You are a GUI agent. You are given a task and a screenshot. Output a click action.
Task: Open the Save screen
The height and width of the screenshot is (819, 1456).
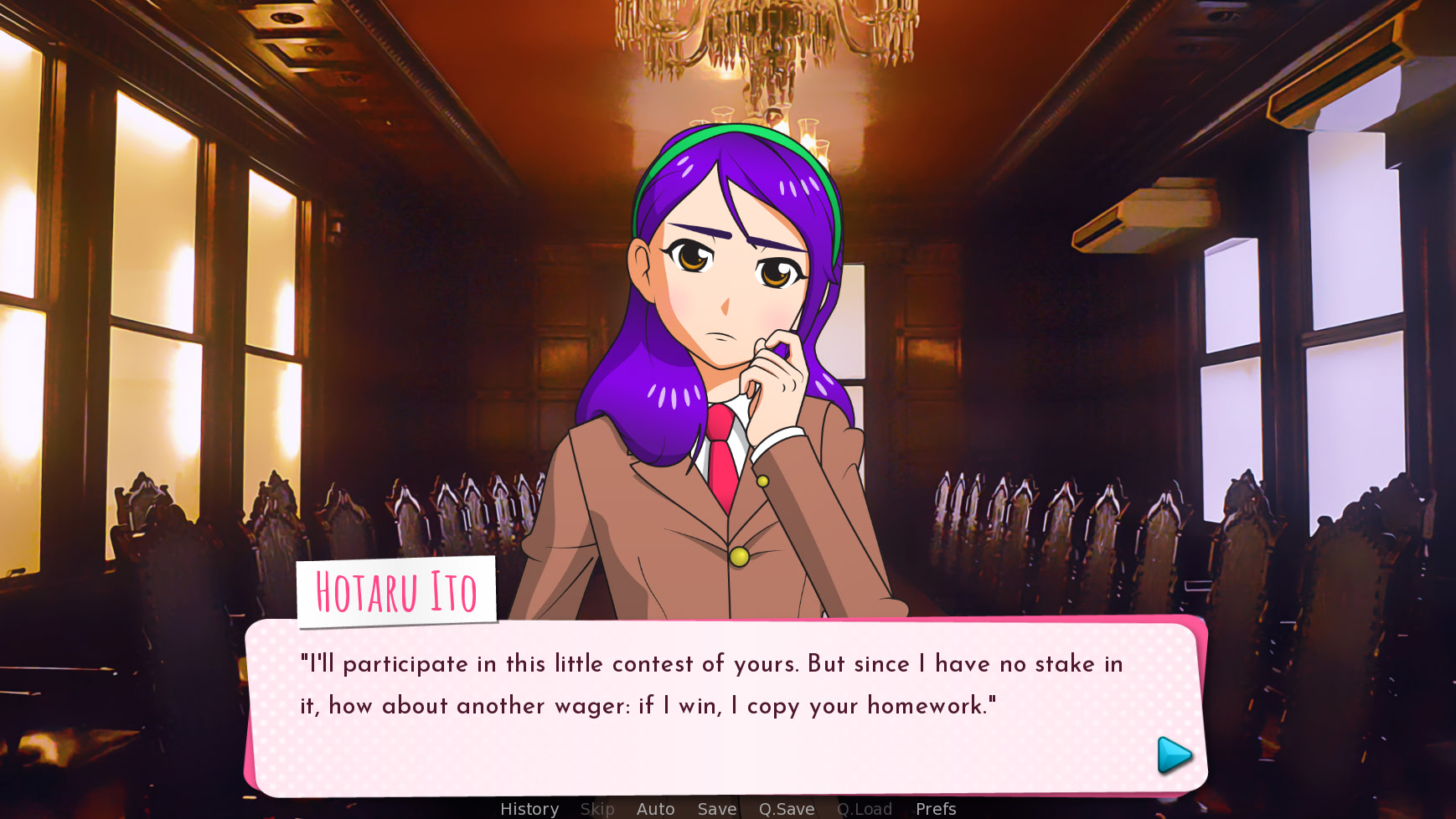tap(716, 807)
